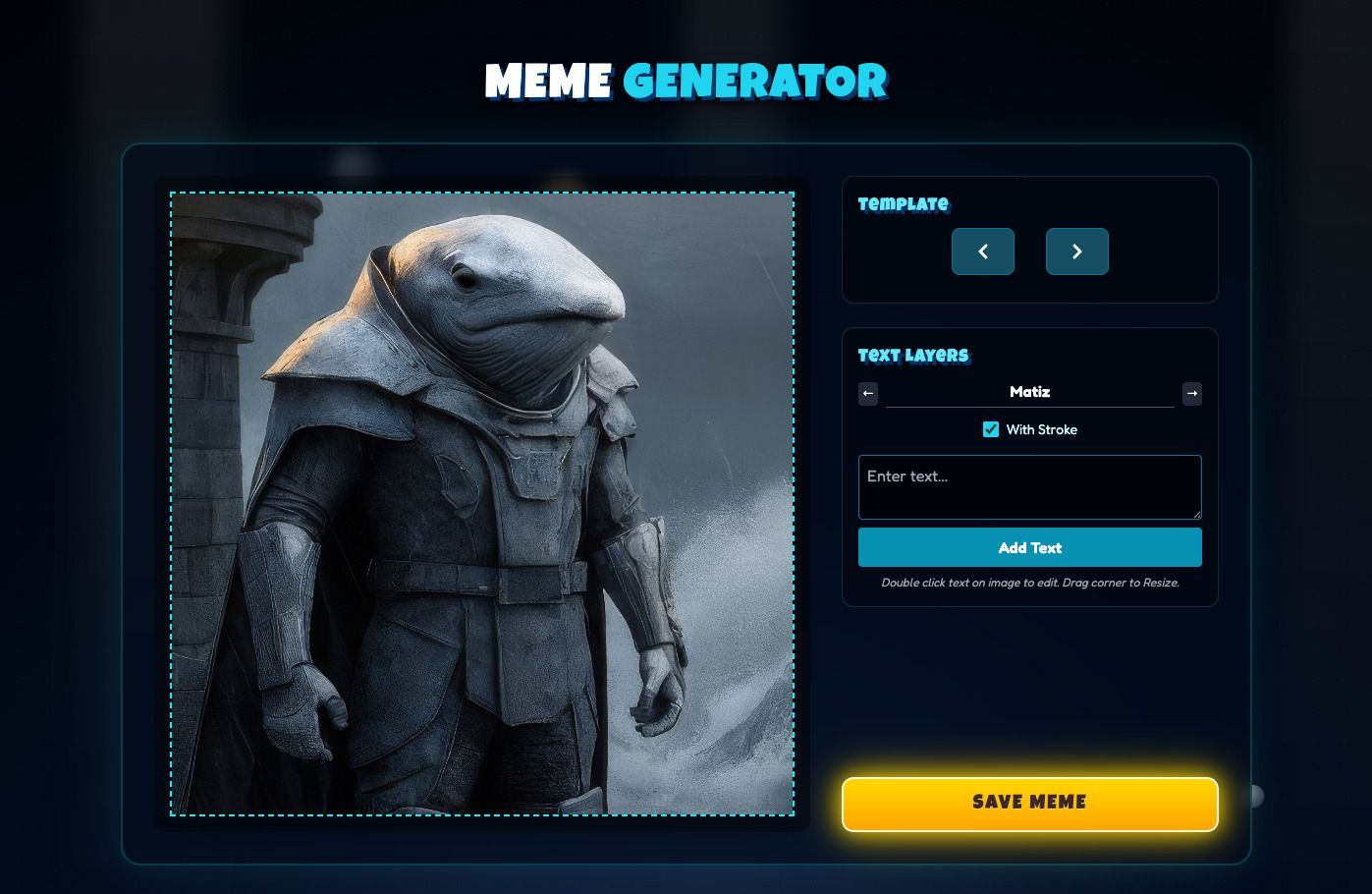Screen dimensions: 1372x894
Task: Click the Add Text button
Action: click(1029, 547)
